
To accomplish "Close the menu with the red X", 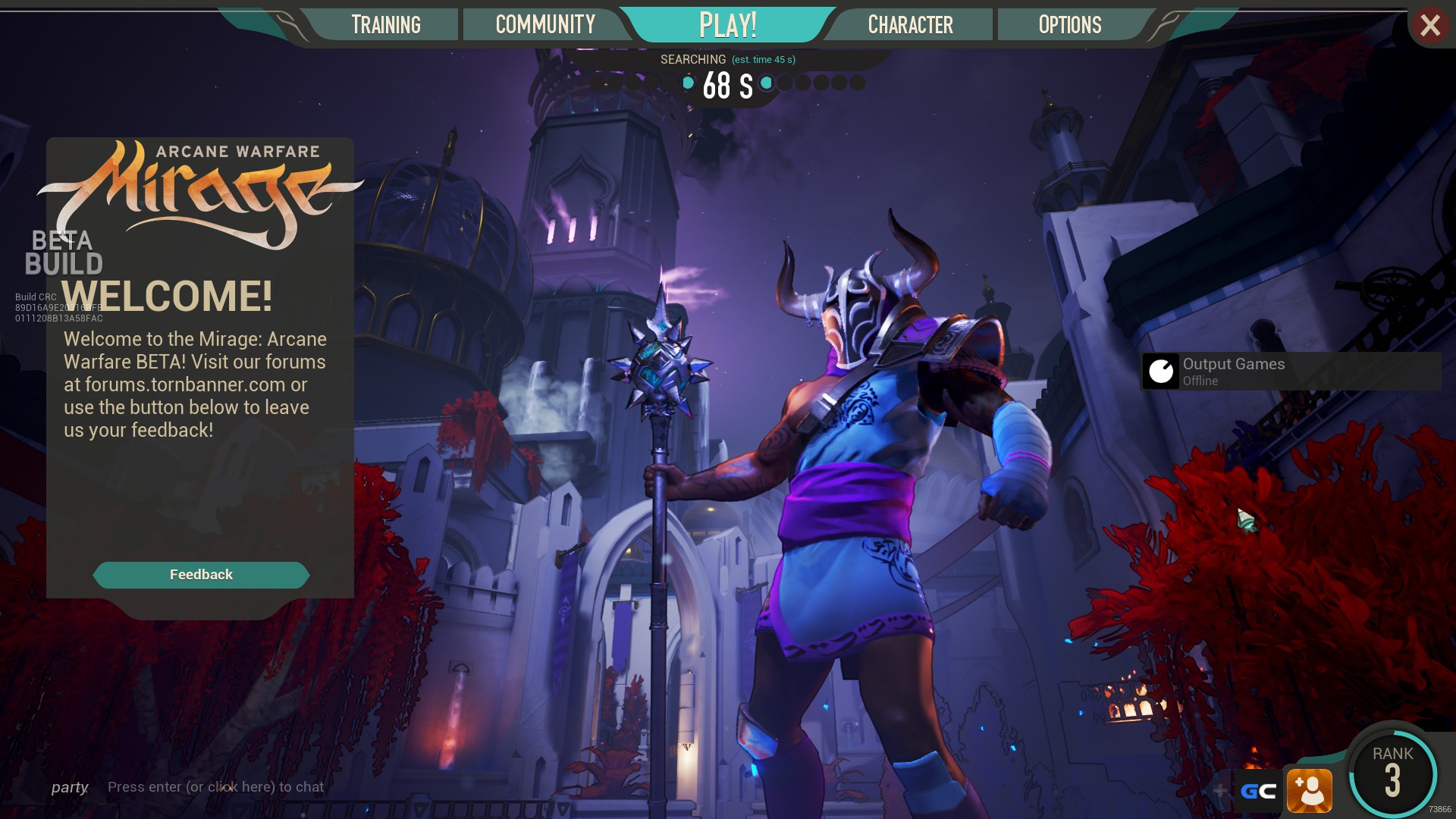I will click(x=1430, y=26).
